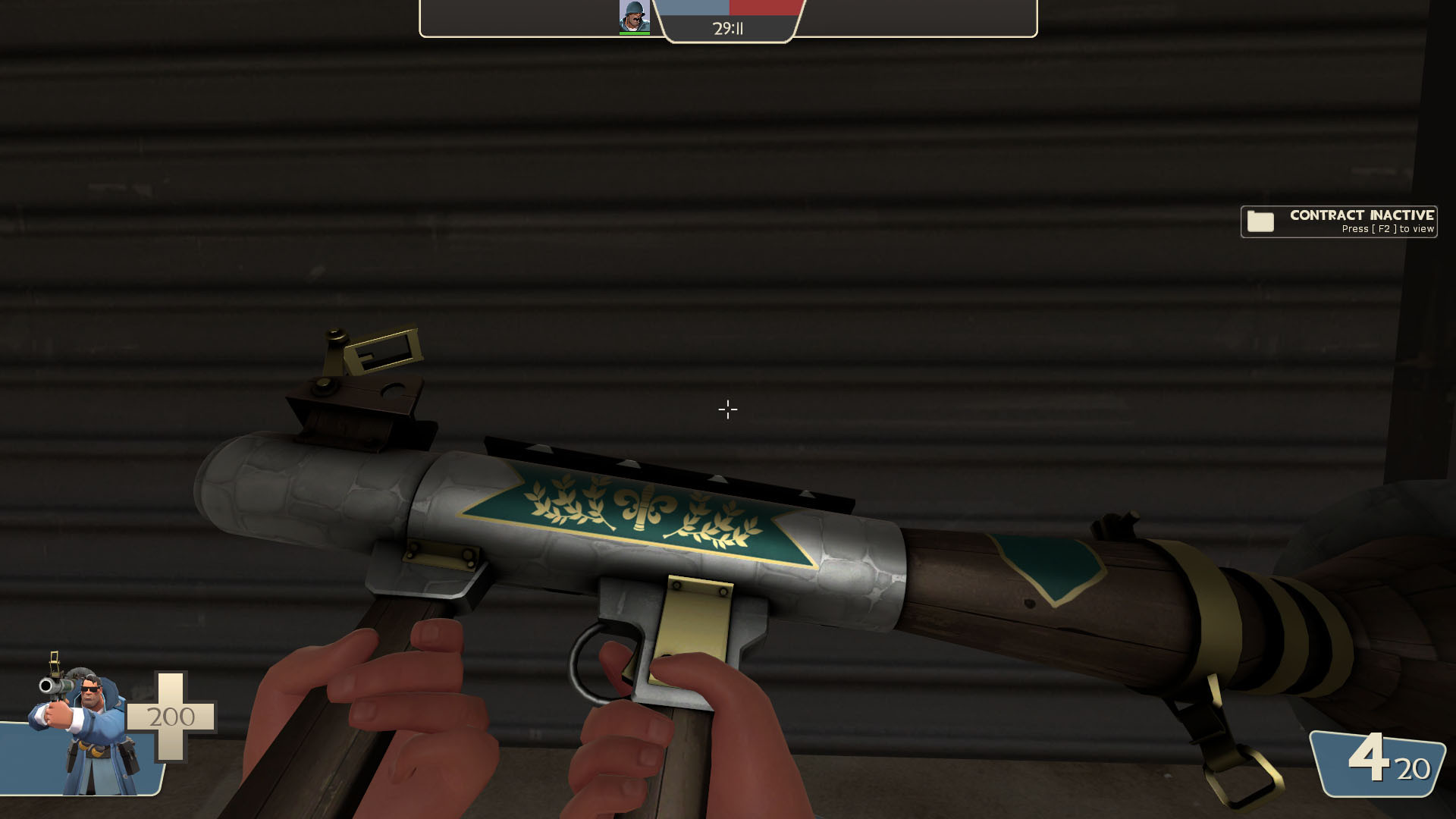1456x819 pixels.
Task: Click the crosshair in screen center
Action: click(x=728, y=409)
